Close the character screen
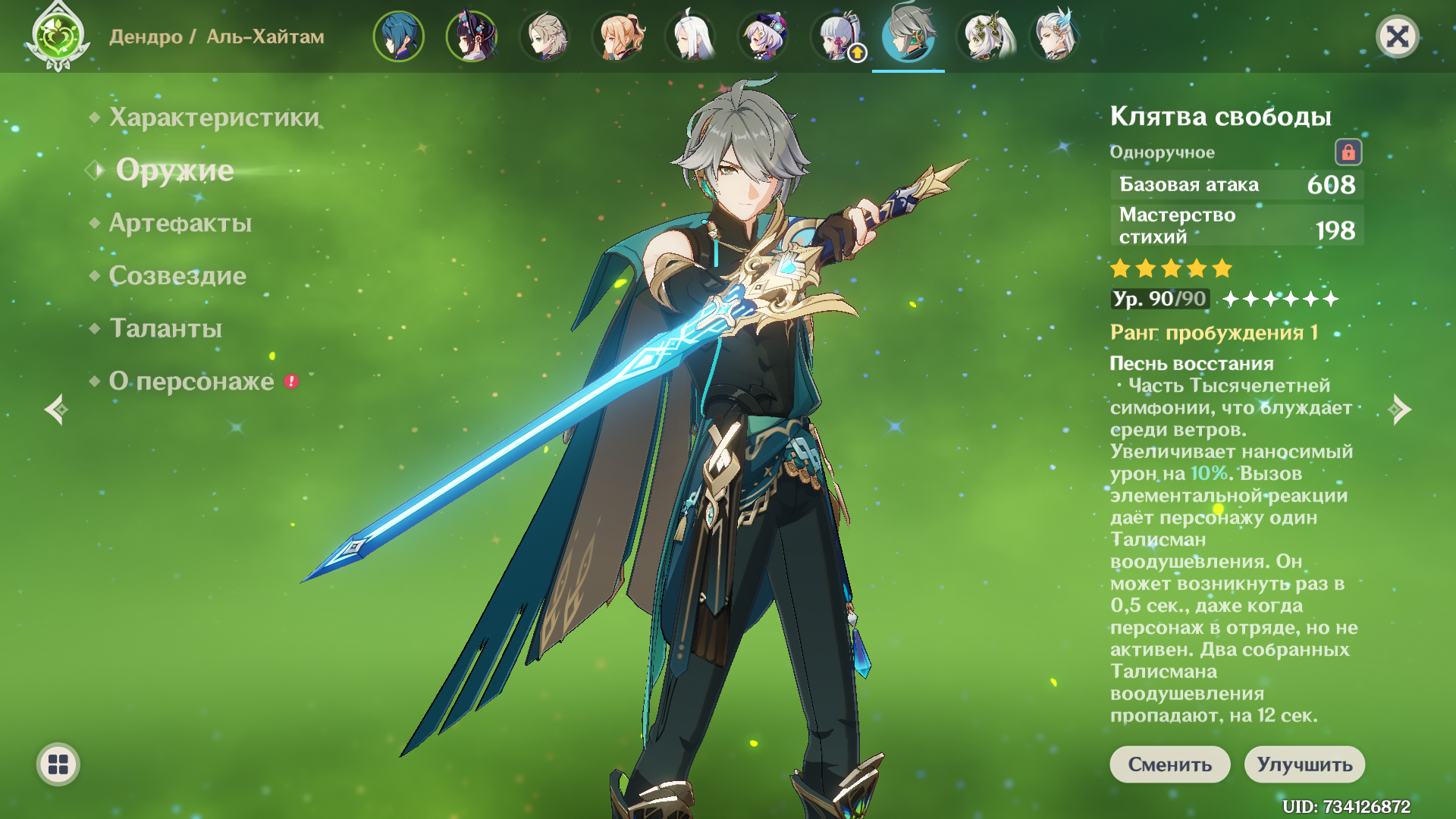The width and height of the screenshot is (1456, 819). (x=1397, y=36)
